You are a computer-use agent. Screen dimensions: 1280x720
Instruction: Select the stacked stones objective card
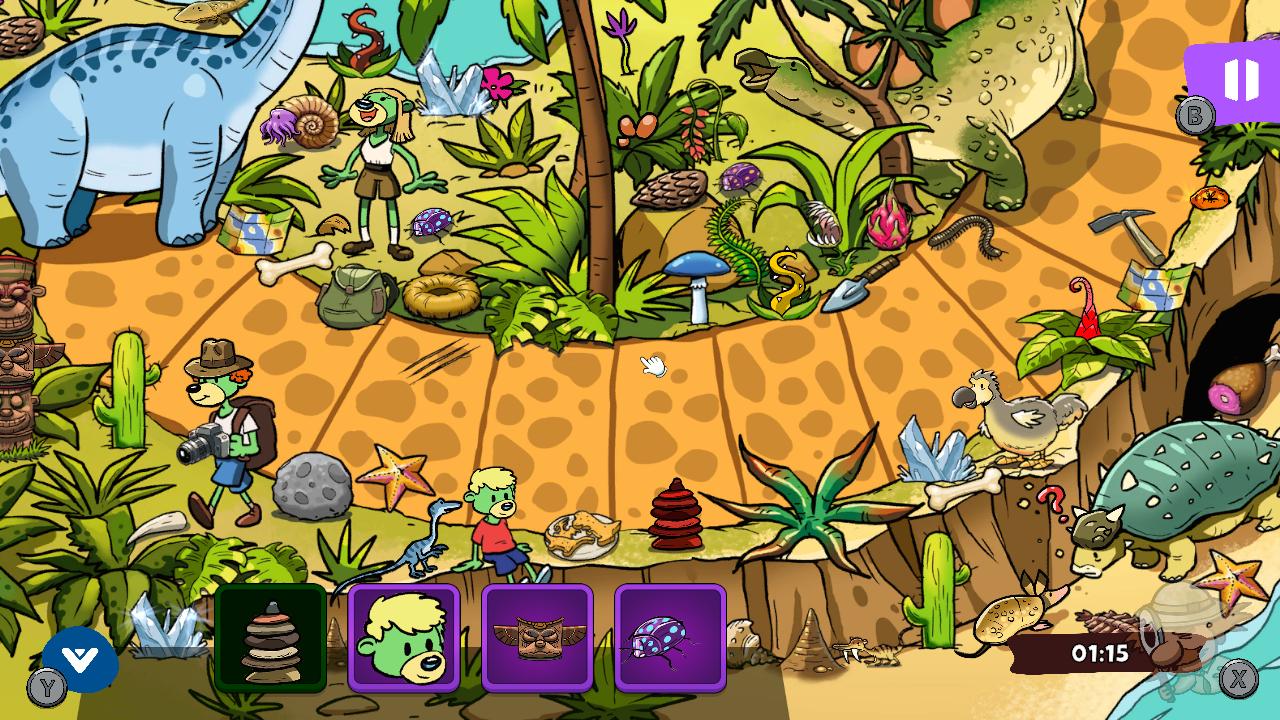(269, 639)
